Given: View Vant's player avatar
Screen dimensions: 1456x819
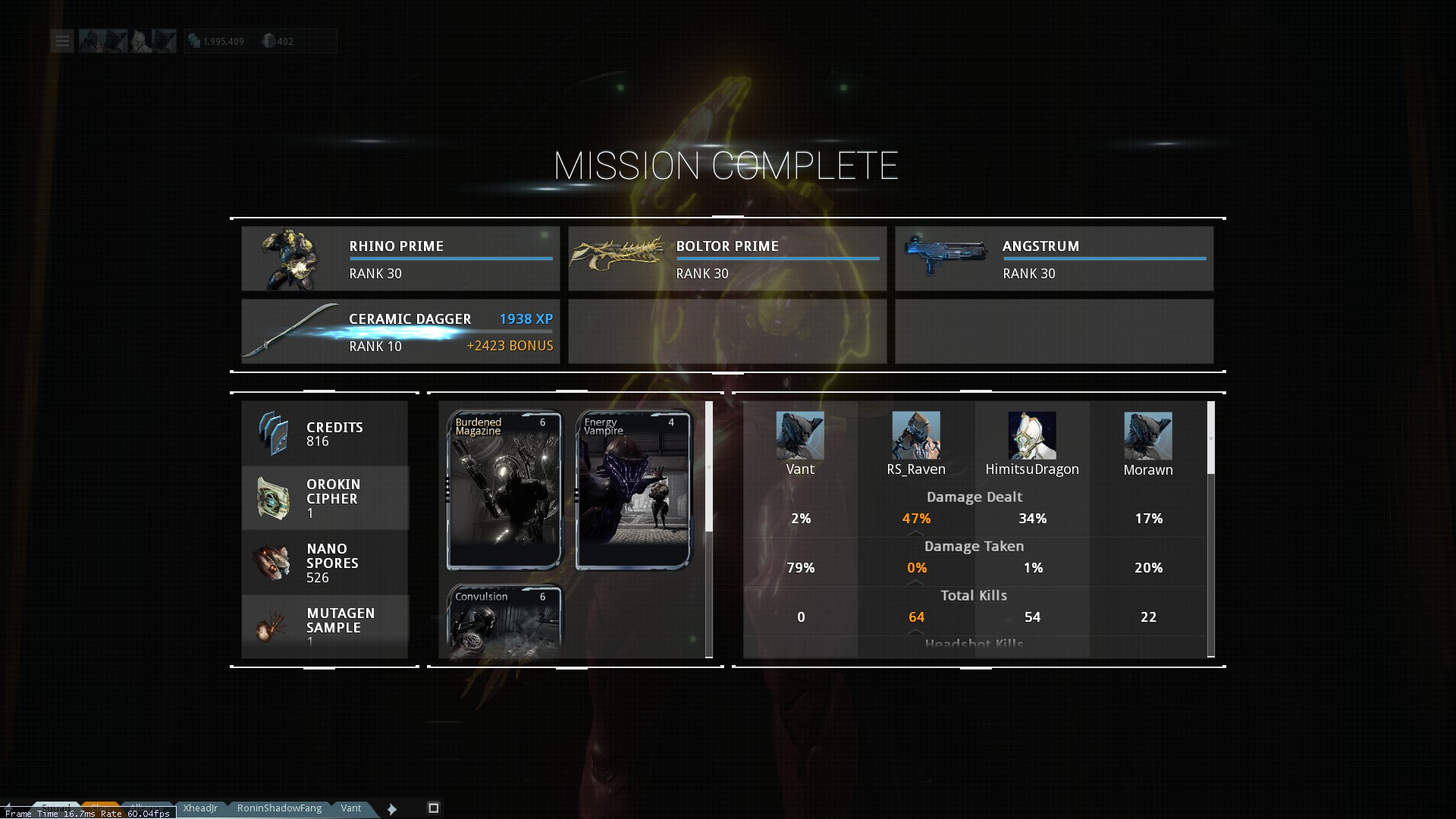Looking at the screenshot, I should point(800,436).
